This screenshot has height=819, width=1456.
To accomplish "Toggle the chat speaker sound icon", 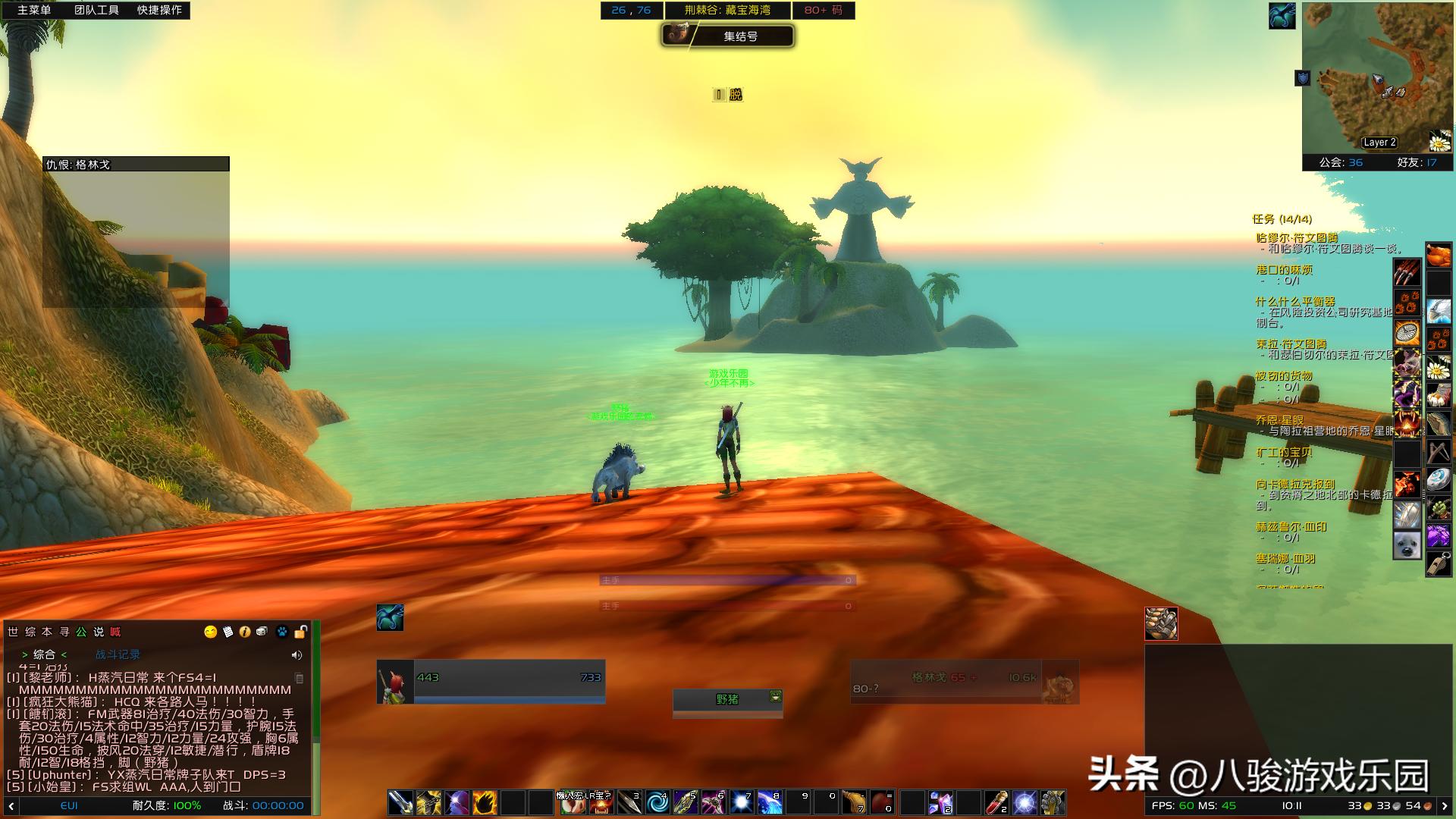I will [x=297, y=655].
